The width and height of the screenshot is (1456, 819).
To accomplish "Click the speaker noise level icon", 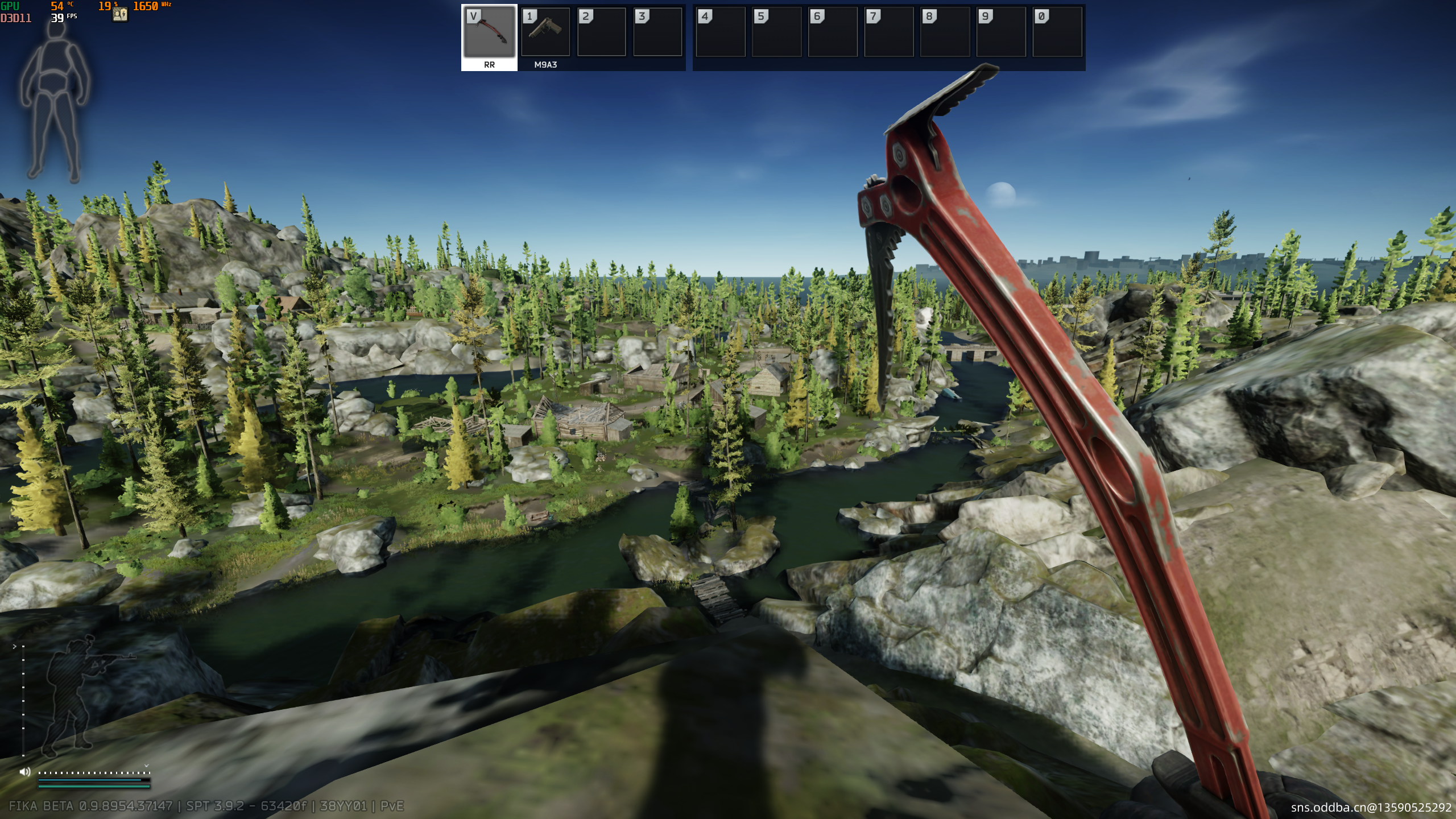I will [x=25, y=772].
